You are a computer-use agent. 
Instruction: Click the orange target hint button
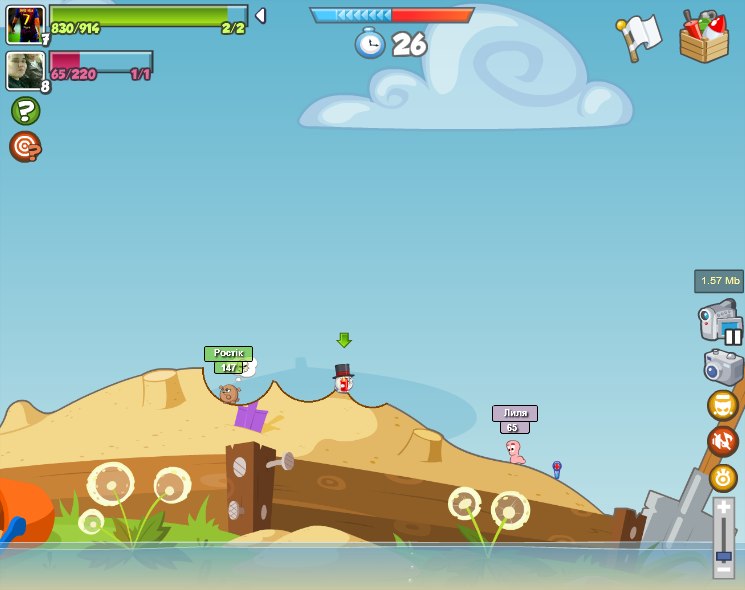[x=25, y=146]
